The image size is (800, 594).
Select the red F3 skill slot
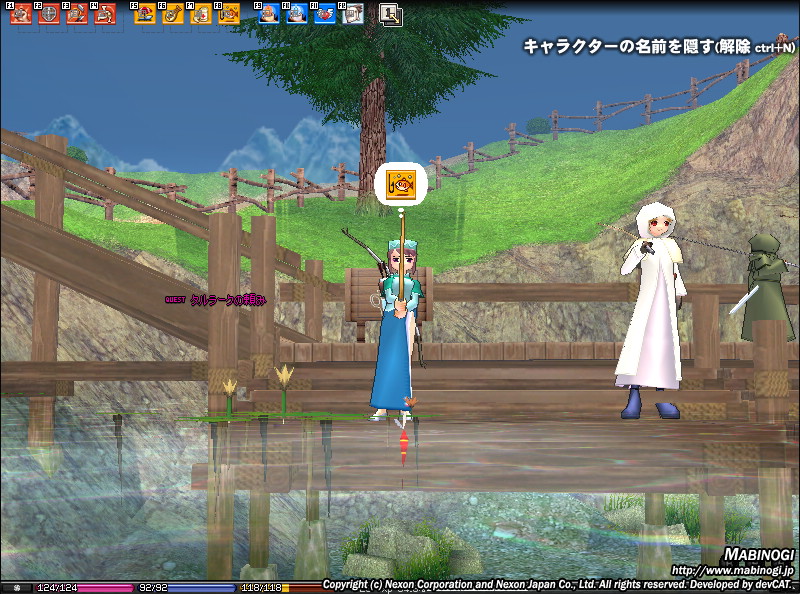pyautogui.click(x=77, y=14)
